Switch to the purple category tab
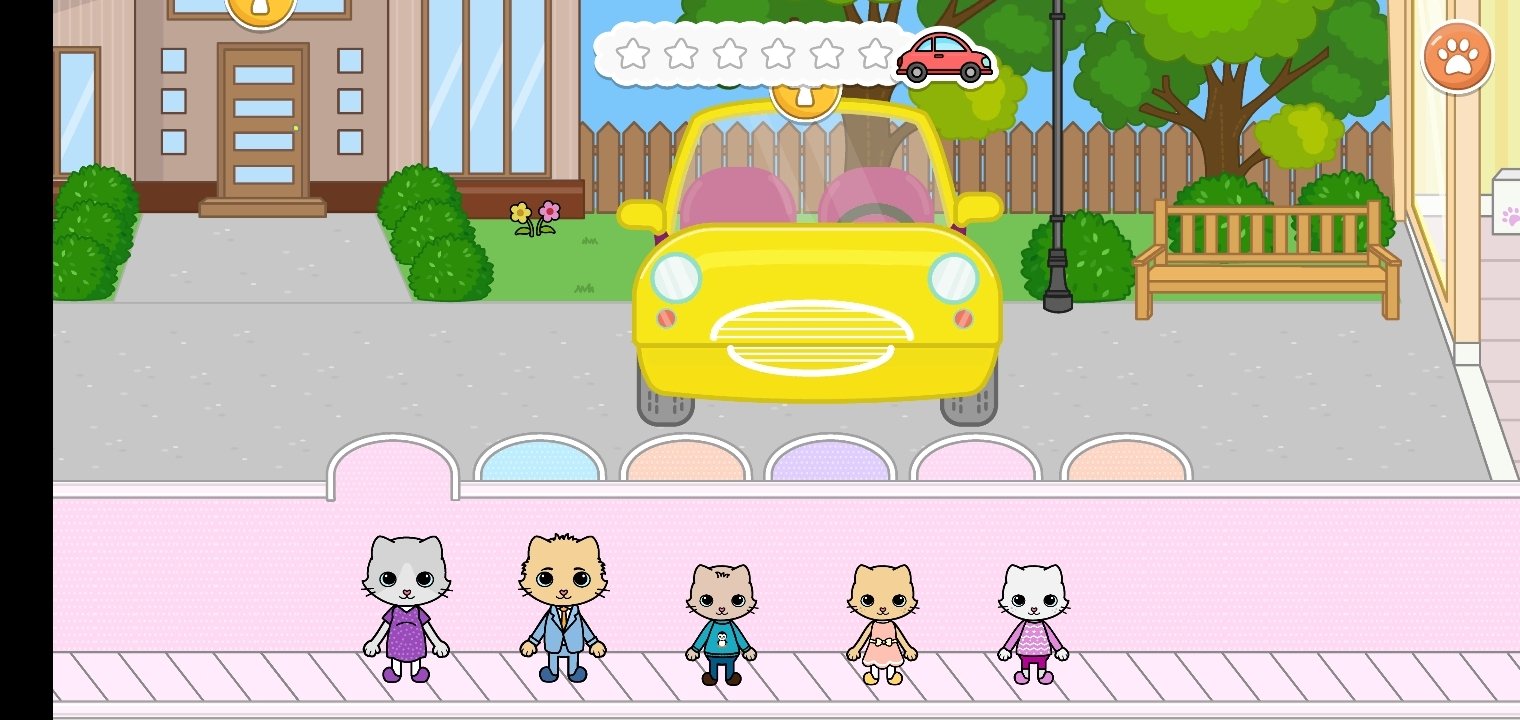1520x720 pixels. coord(830,462)
